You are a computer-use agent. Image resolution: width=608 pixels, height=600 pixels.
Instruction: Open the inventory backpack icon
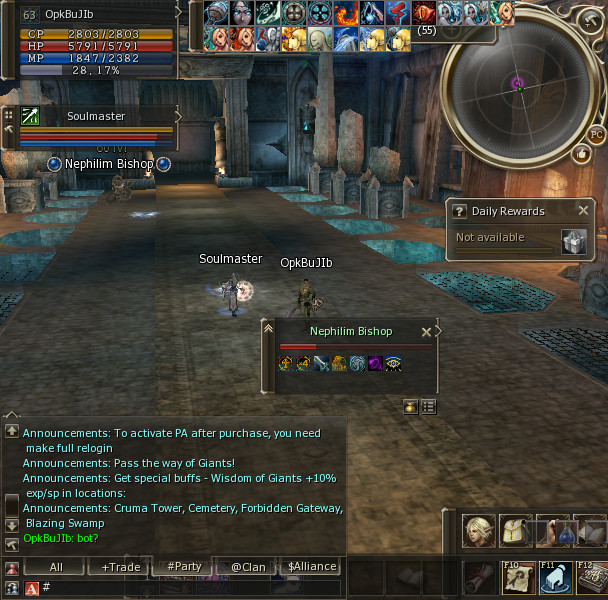516,531
